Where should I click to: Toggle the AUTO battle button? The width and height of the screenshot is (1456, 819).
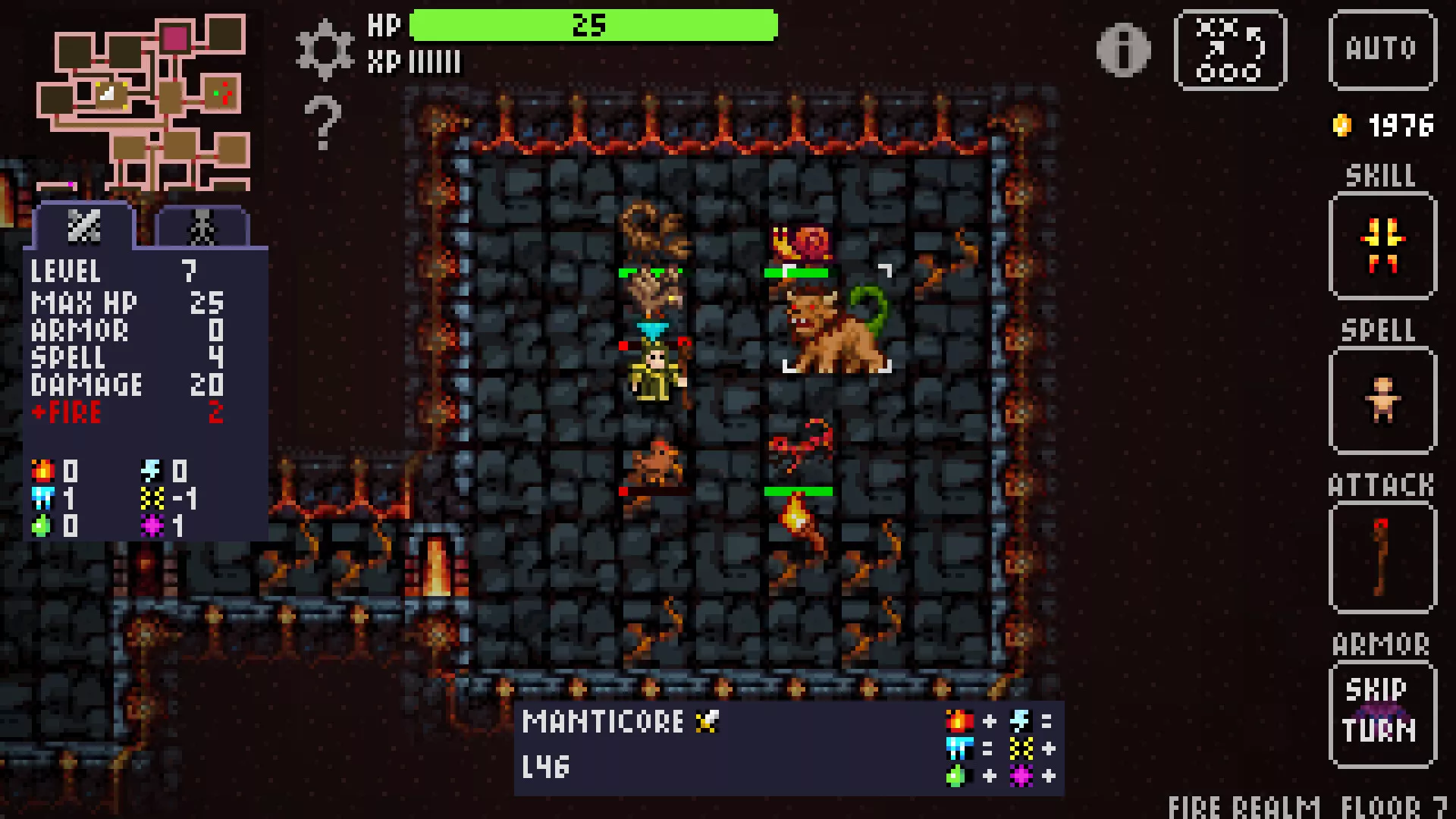pyautogui.click(x=1382, y=50)
